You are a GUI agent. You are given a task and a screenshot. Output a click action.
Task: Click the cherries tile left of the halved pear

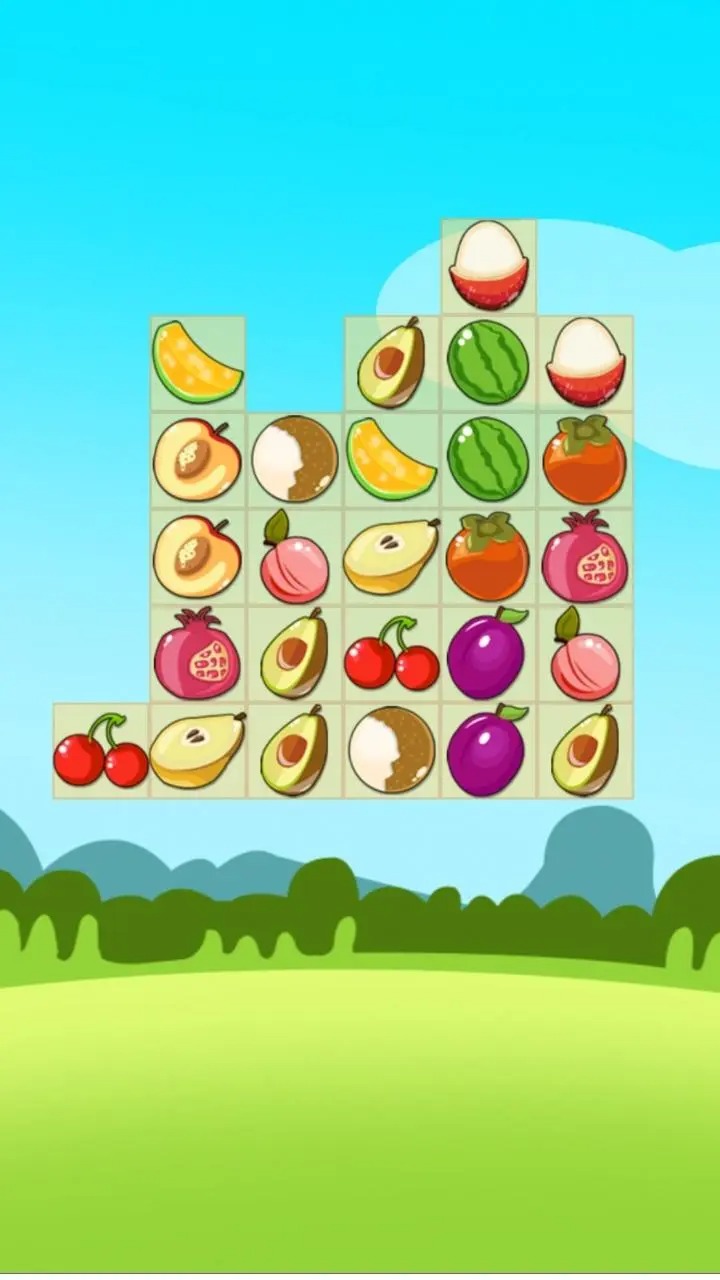pos(100,750)
